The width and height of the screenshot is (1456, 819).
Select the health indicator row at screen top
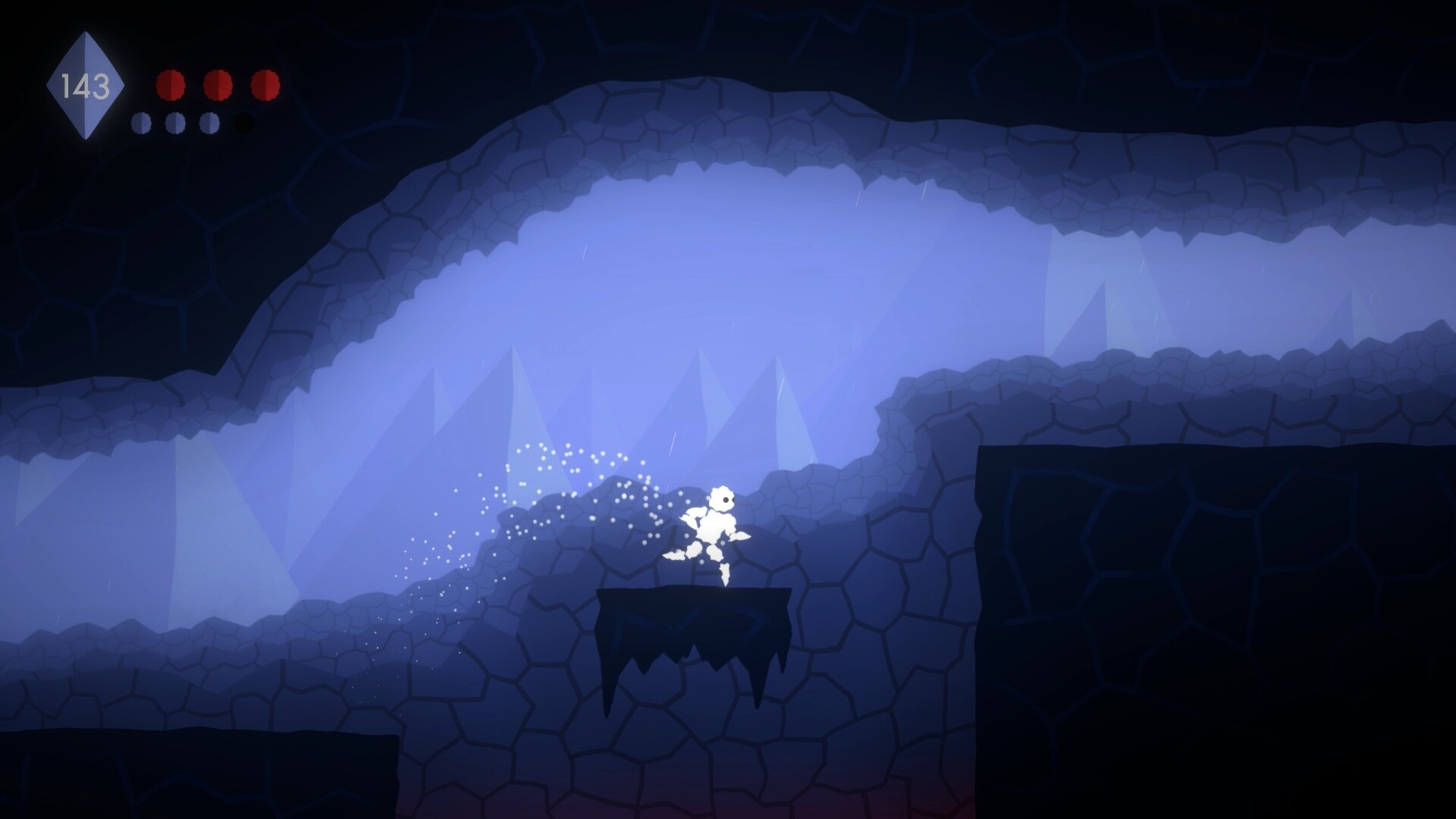point(216,85)
